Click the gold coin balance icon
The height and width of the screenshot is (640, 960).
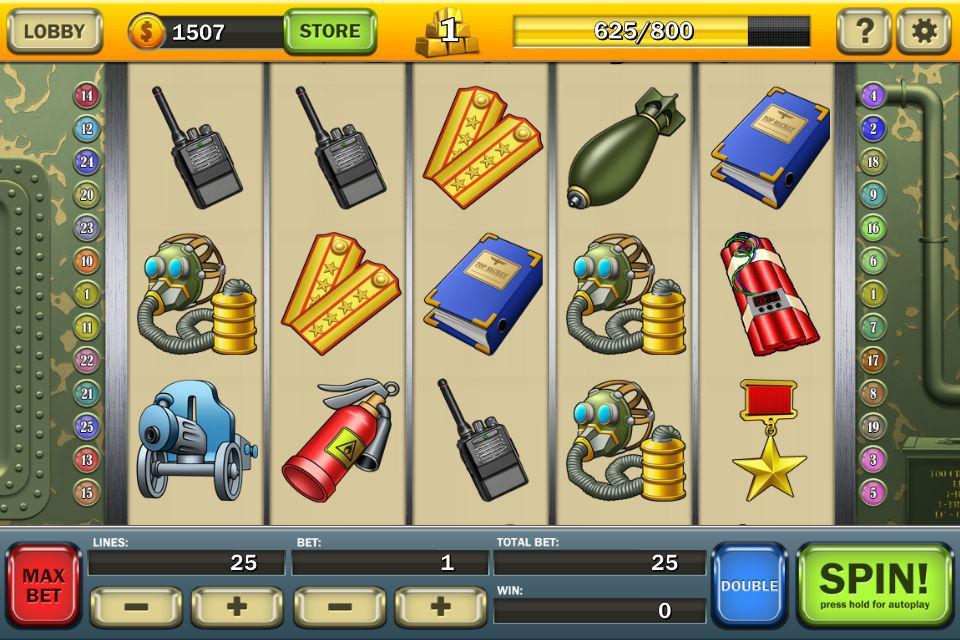point(146,32)
